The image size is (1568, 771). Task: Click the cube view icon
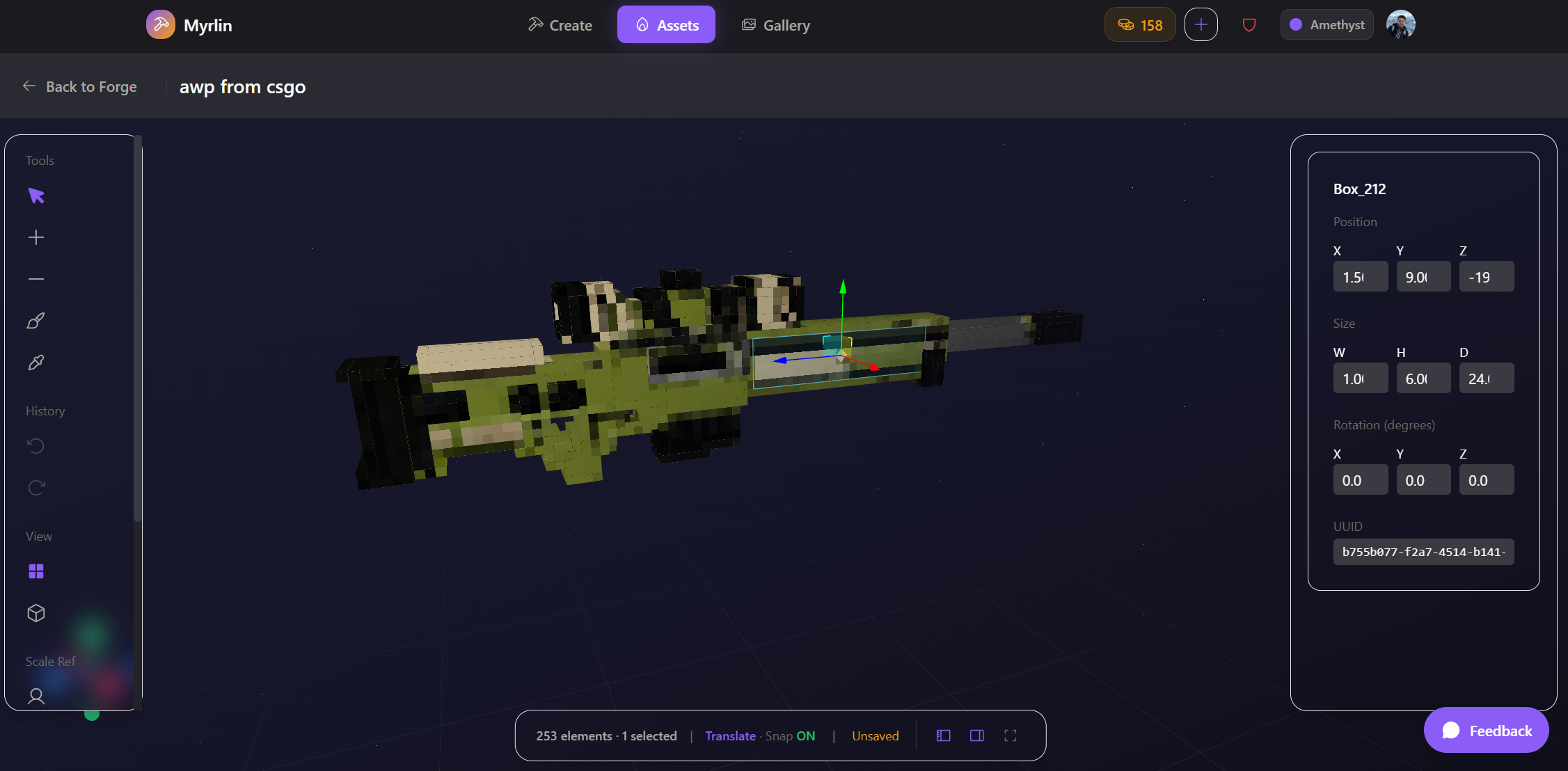pyautogui.click(x=36, y=613)
